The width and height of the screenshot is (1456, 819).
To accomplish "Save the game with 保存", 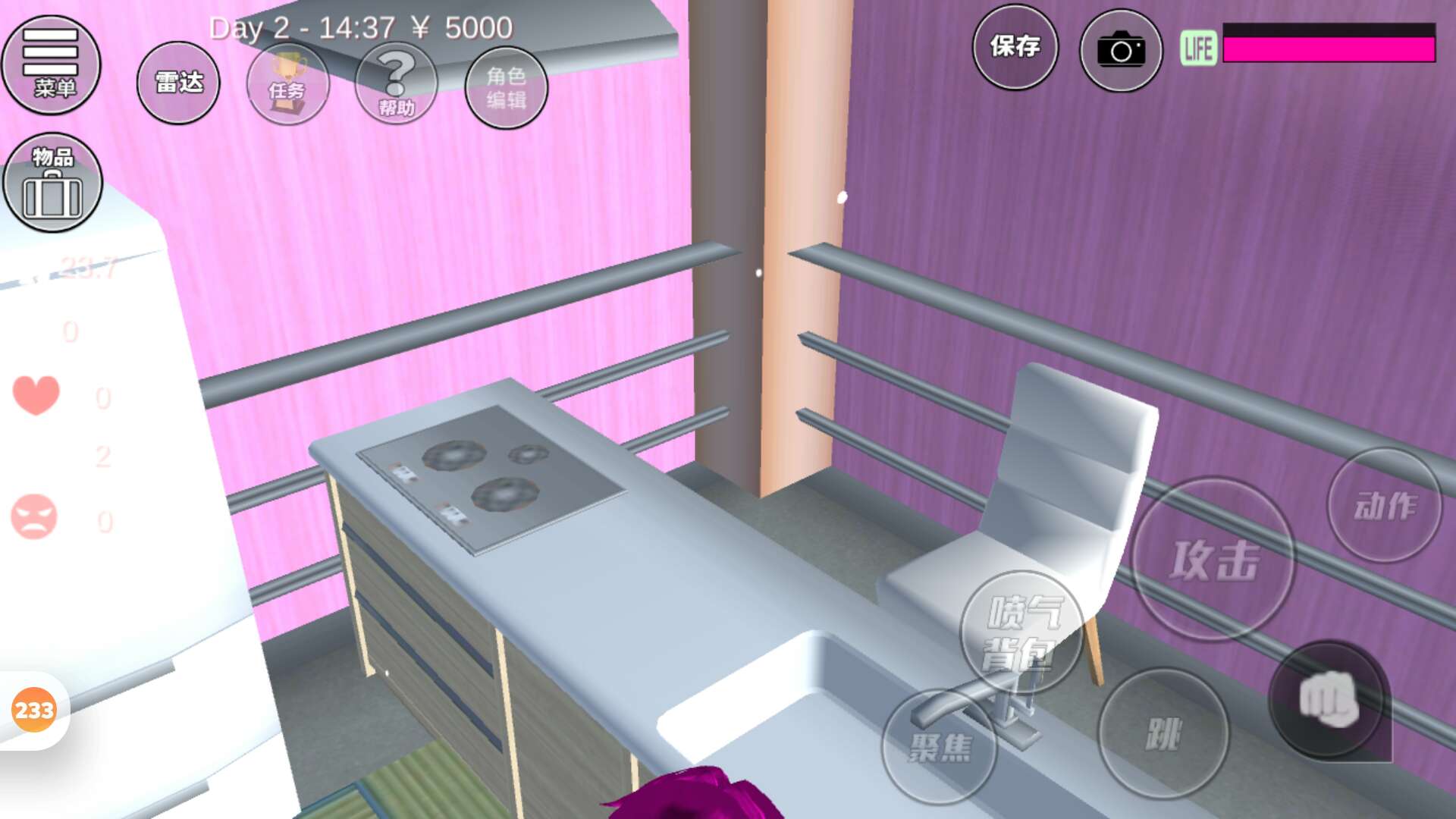I will [x=1015, y=47].
